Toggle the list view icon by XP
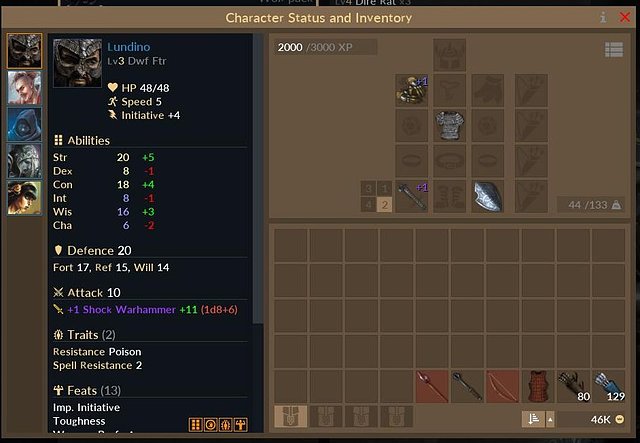Image resolution: width=640 pixels, height=443 pixels. pos(613,49)
